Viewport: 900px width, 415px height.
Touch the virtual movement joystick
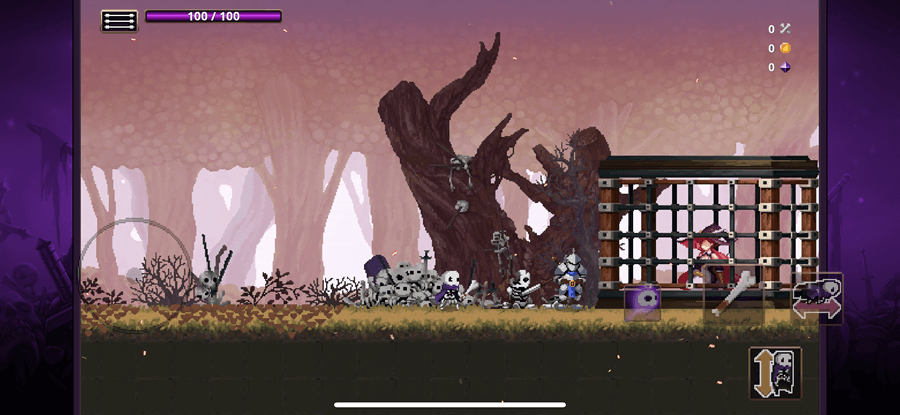(x=134, y=273)
